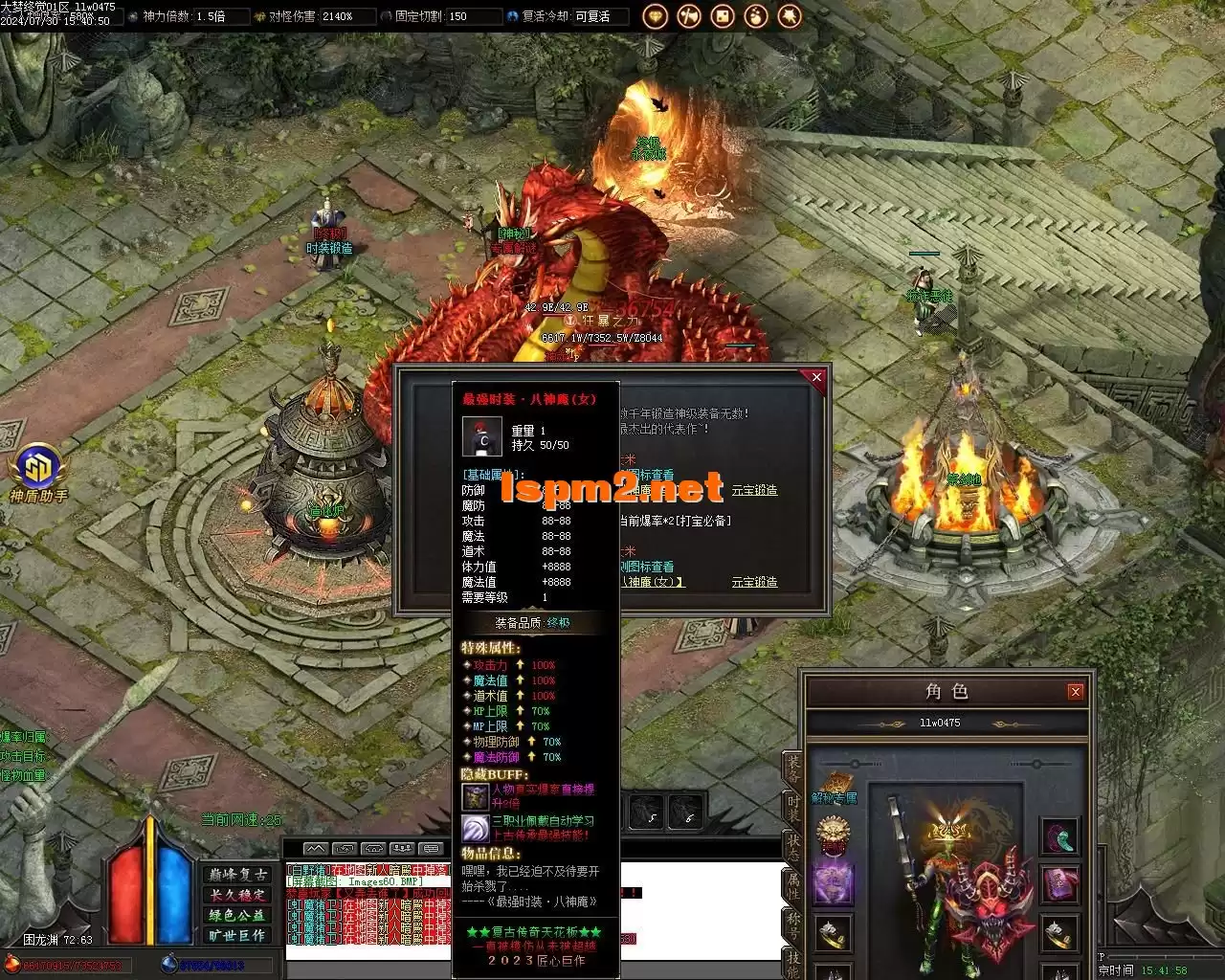Screen dimensions: 1225x980
Task: Switch to the 称号 title tab
Action: [792, 924]
